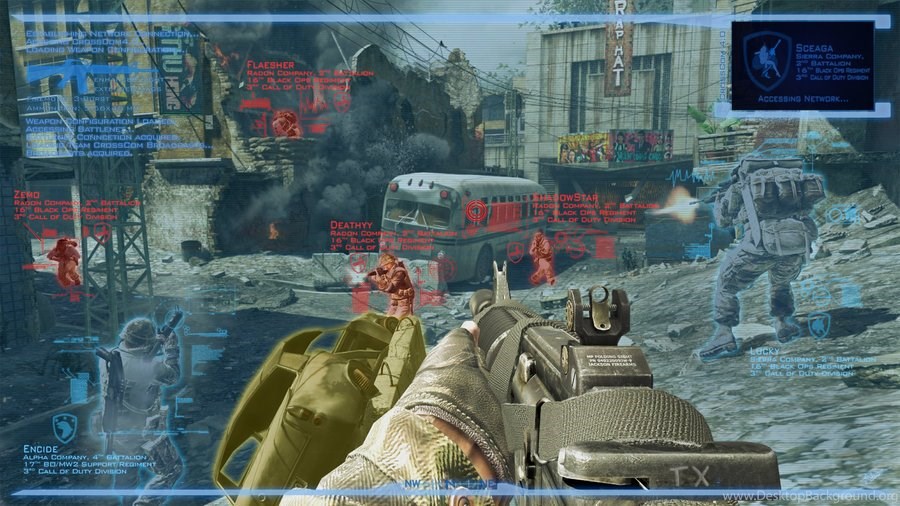Open Encide's squad shield emblem
Viewport: 900px width, 506px height.
click(x=65, y=425)
